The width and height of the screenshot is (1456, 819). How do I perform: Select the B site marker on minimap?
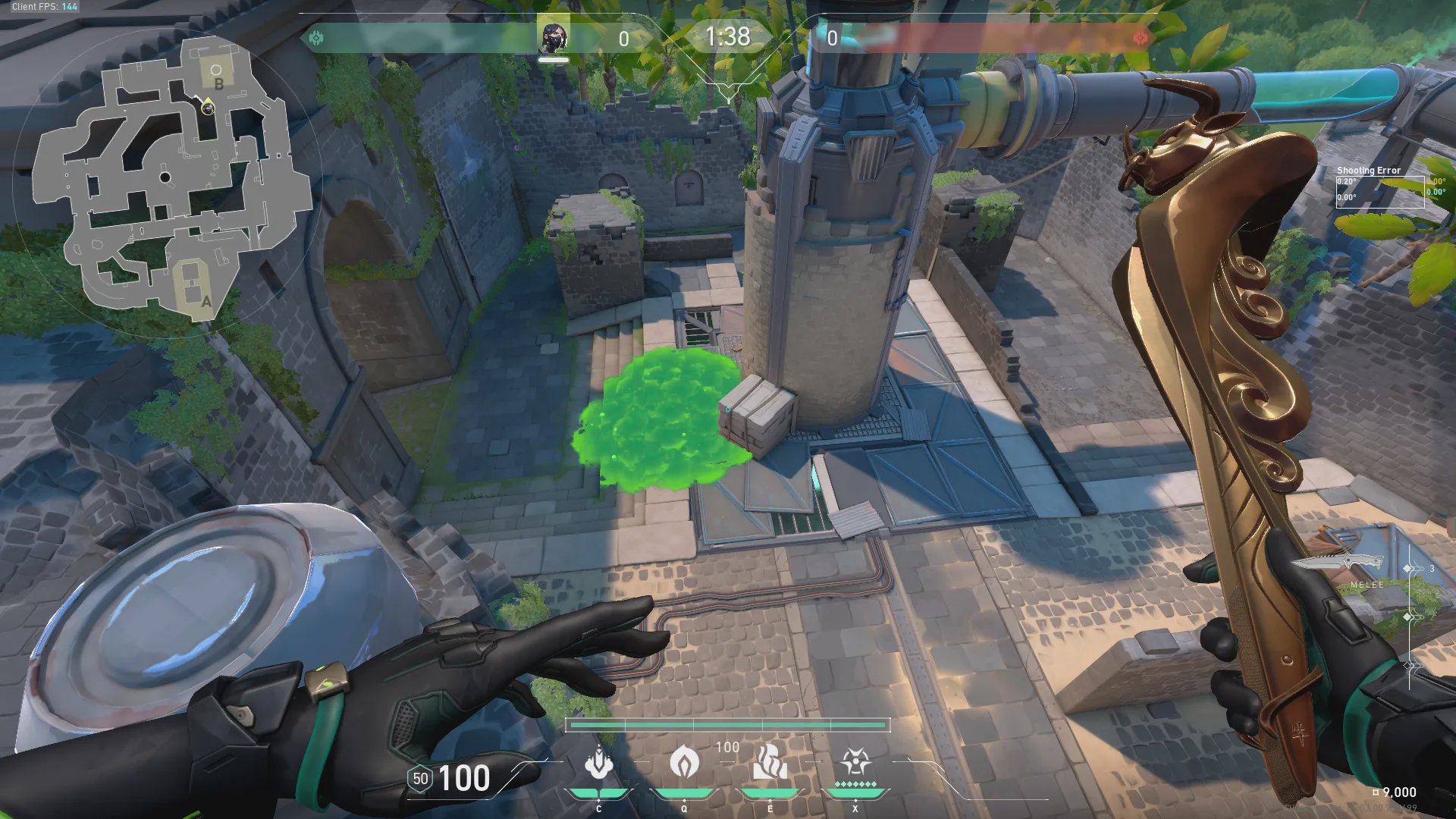[218, 83]
